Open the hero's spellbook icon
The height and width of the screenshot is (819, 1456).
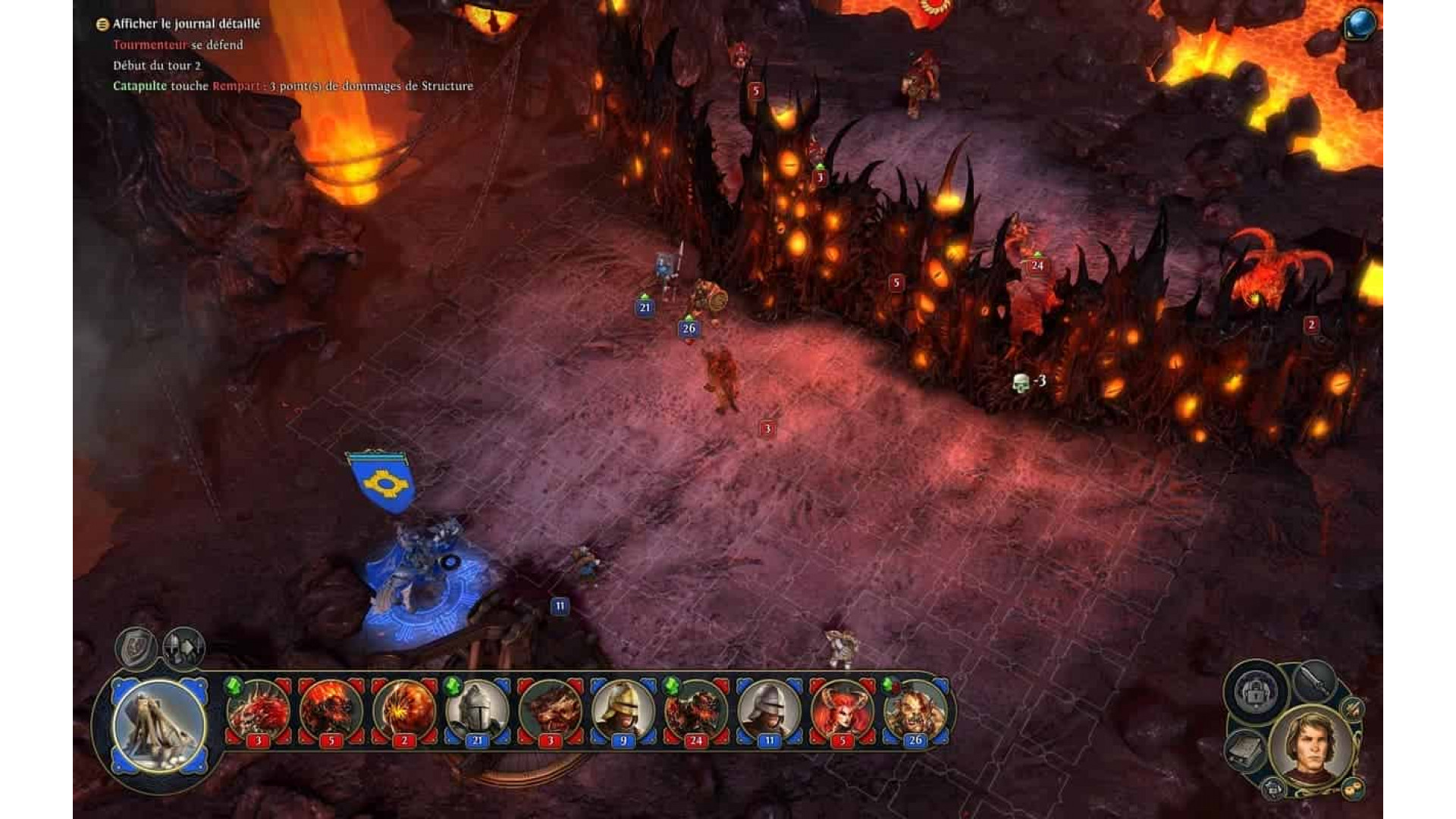pyautogui.click(x=1245, y=750)
